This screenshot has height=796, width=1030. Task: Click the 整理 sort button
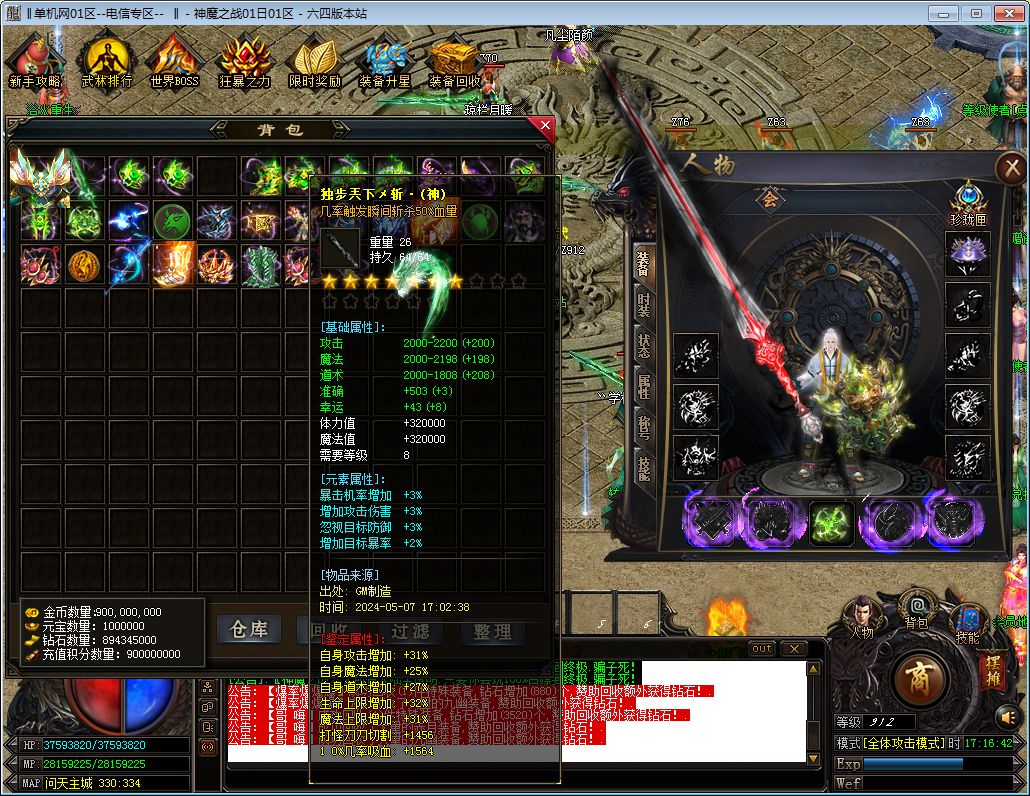click(492, 631)
